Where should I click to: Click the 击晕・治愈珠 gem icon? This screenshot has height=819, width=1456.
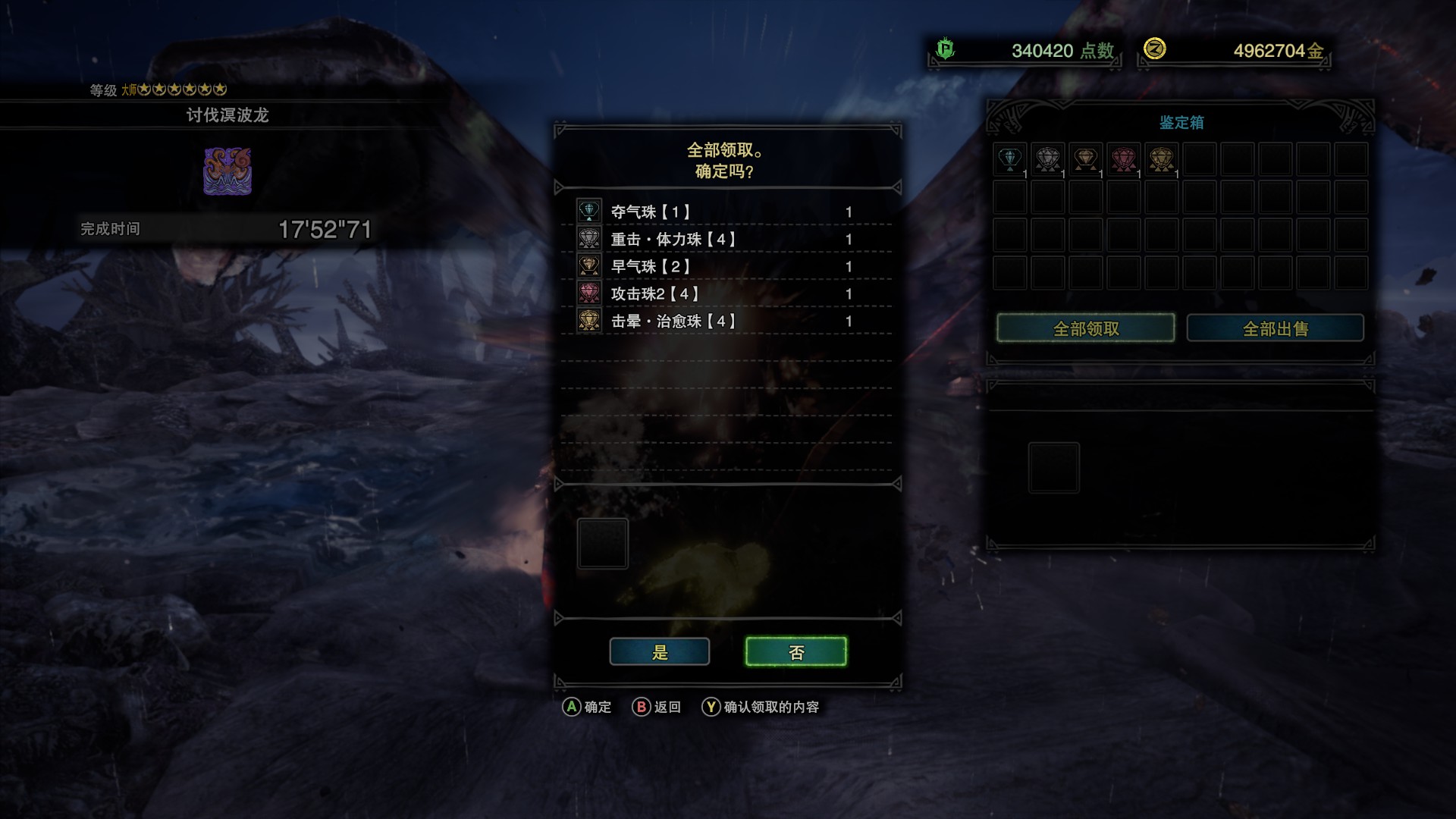588,321
